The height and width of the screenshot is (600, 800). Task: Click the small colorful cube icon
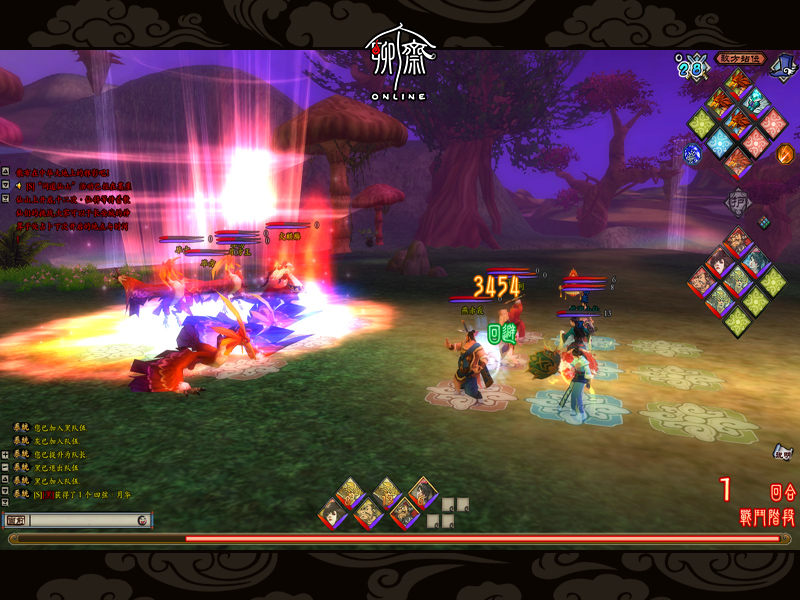coord(764,222)
